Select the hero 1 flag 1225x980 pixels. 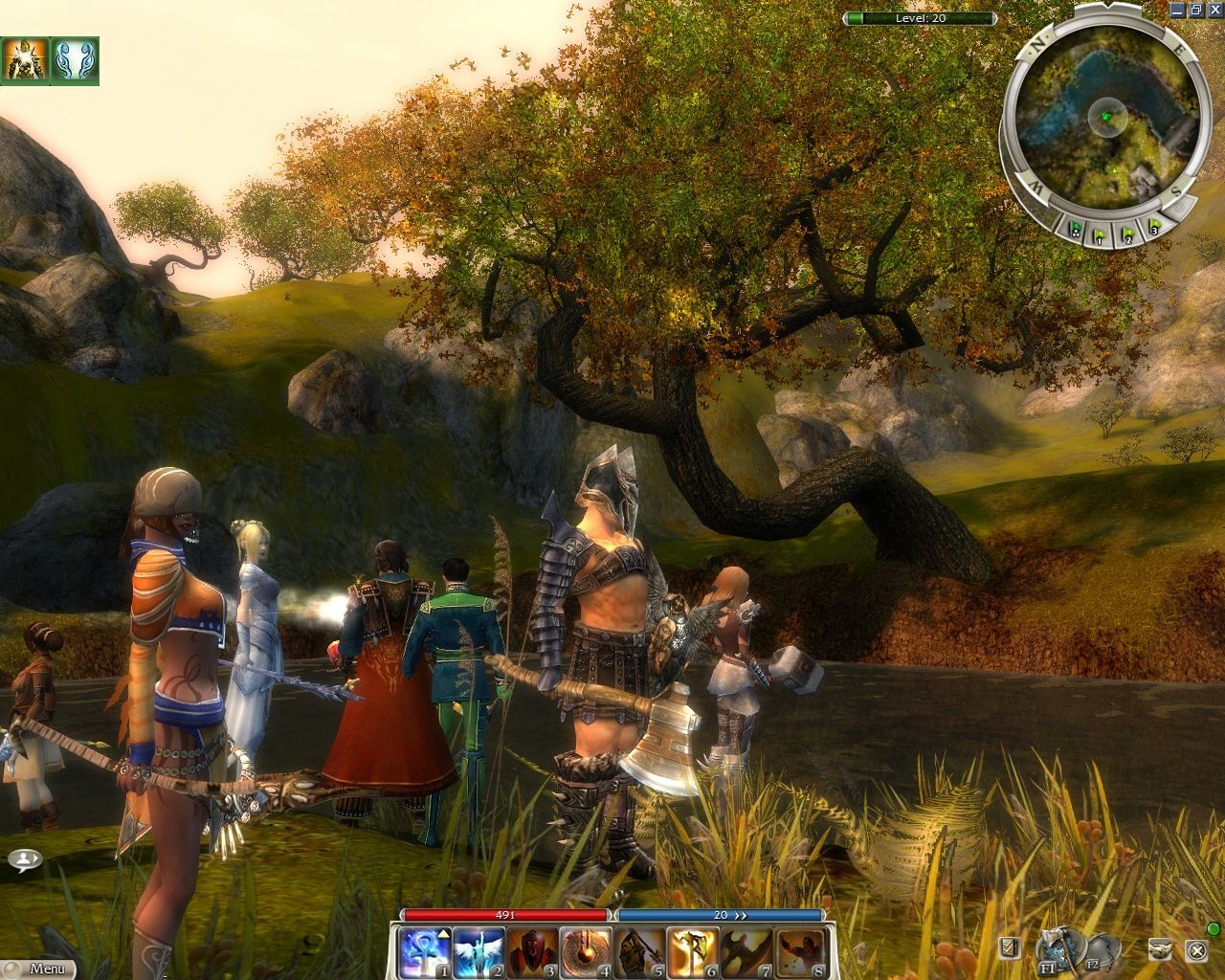click(1102, 234)
